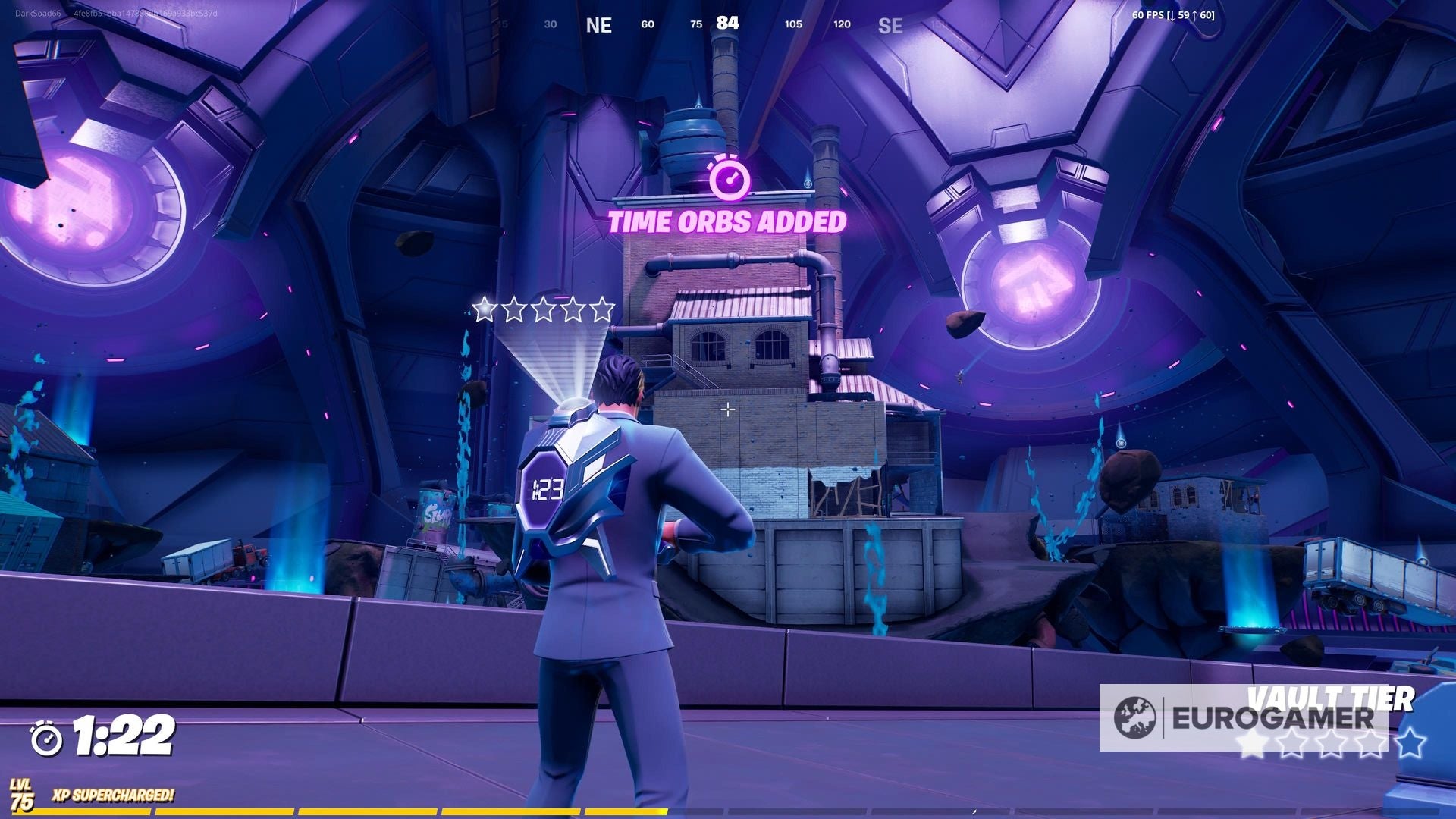
Task: Open the highlighted 84 compass bearing
Action: (726, 23)
